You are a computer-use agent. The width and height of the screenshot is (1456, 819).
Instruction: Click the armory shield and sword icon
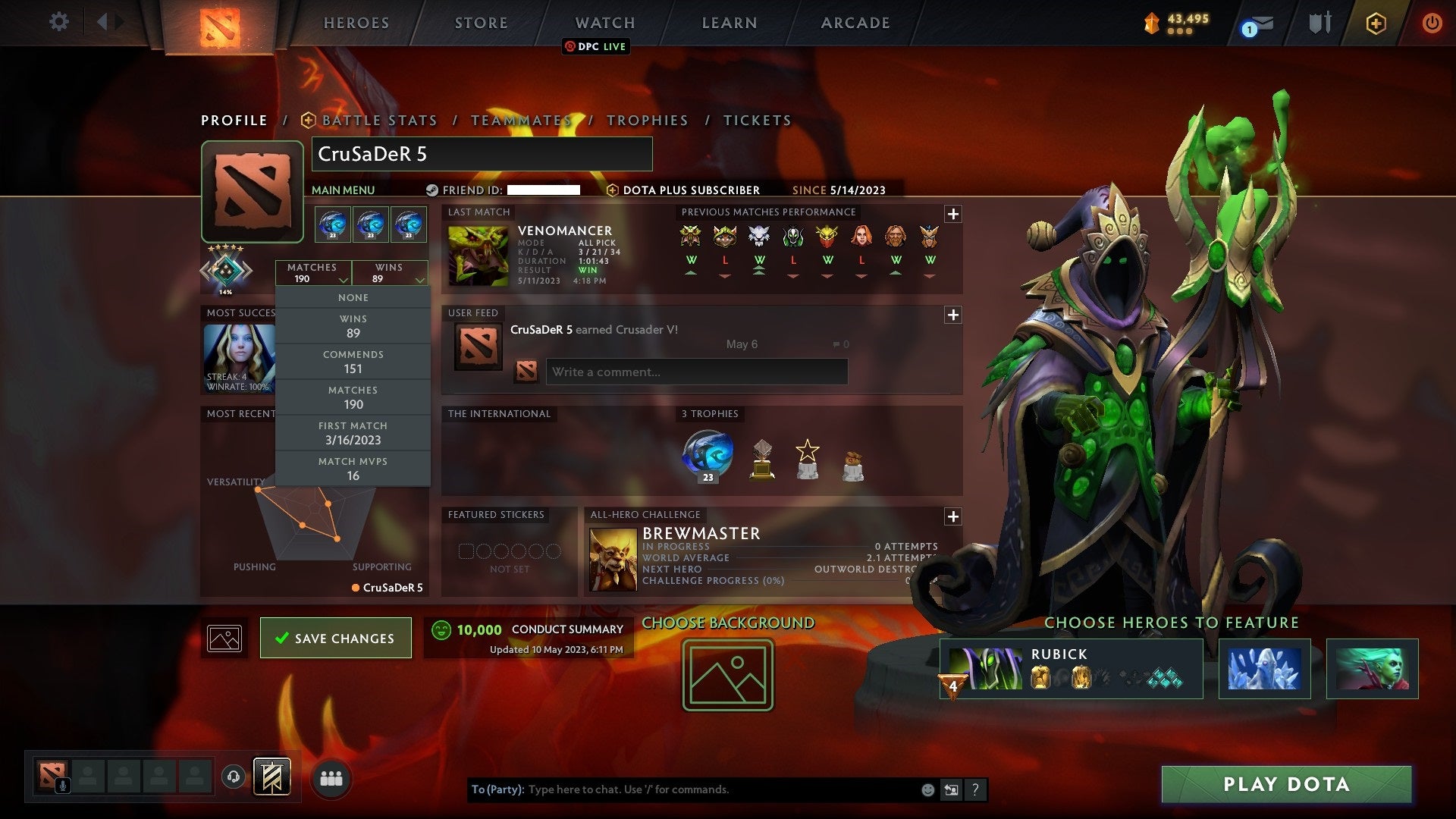tap(1319, 22)
